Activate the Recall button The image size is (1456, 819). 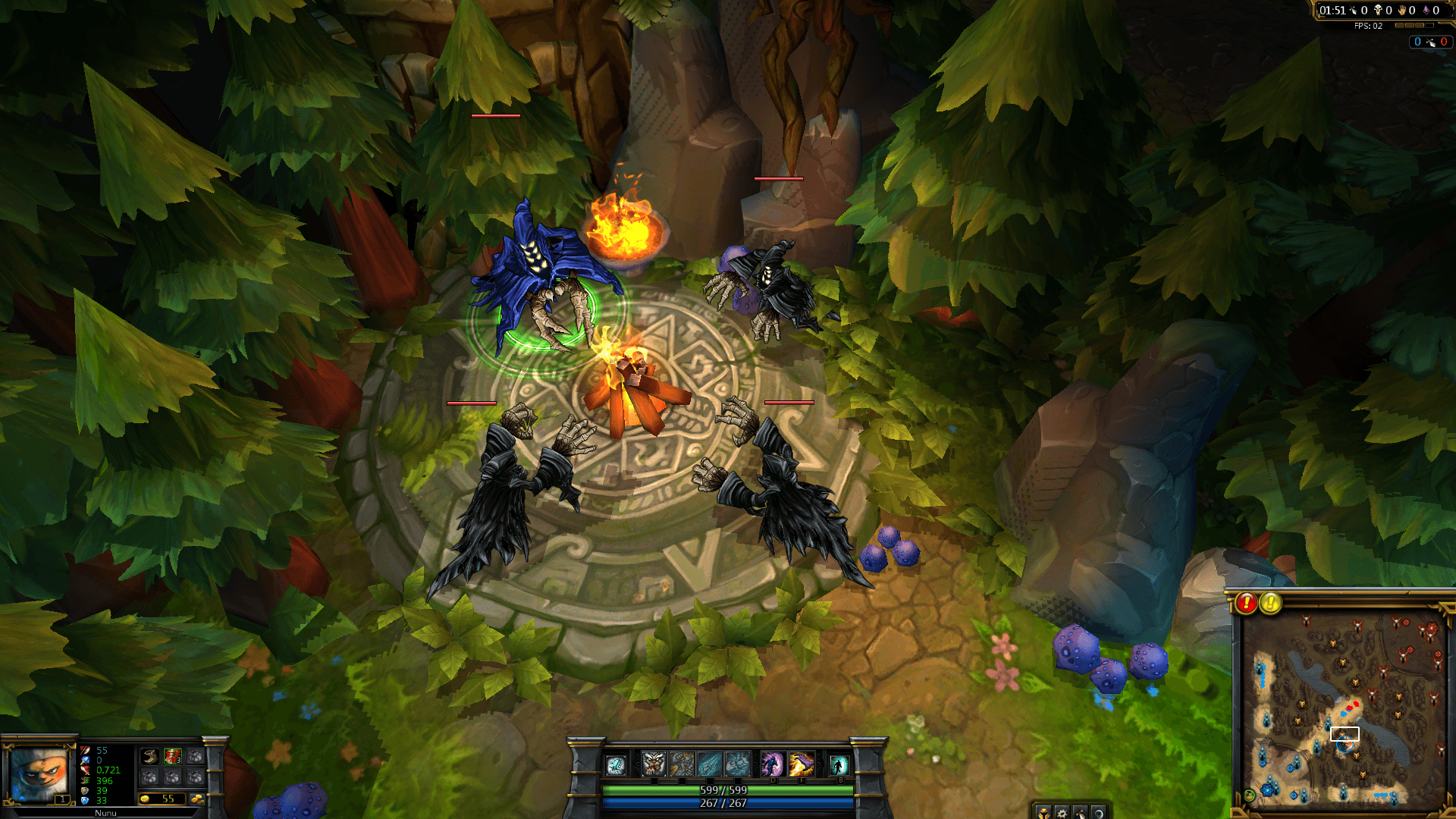(x=838, y=764)
